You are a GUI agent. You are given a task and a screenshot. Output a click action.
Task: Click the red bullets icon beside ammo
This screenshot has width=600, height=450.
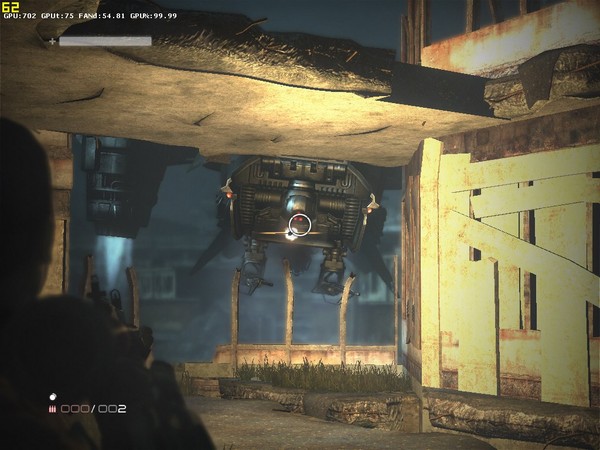click(52, 409)
